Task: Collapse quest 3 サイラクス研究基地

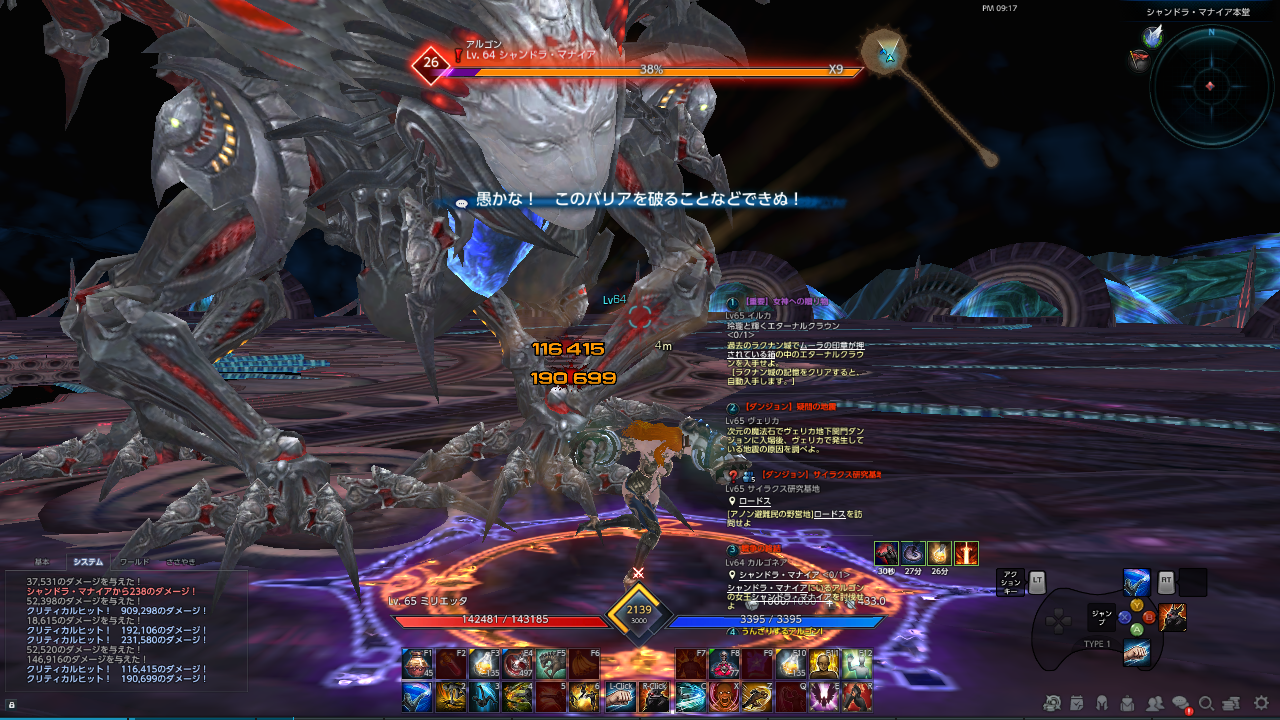Action: 732,475
